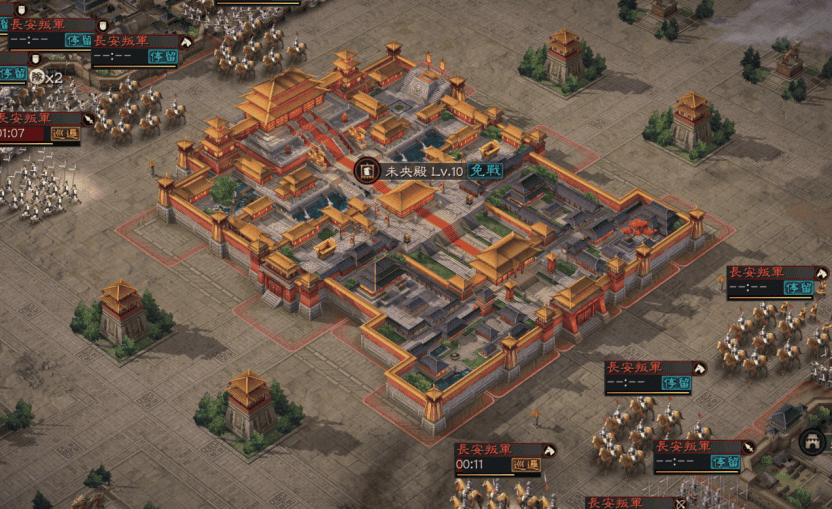
Task: Click 巡邏 on the army with 01:07 timer
Action: (66, 134)
